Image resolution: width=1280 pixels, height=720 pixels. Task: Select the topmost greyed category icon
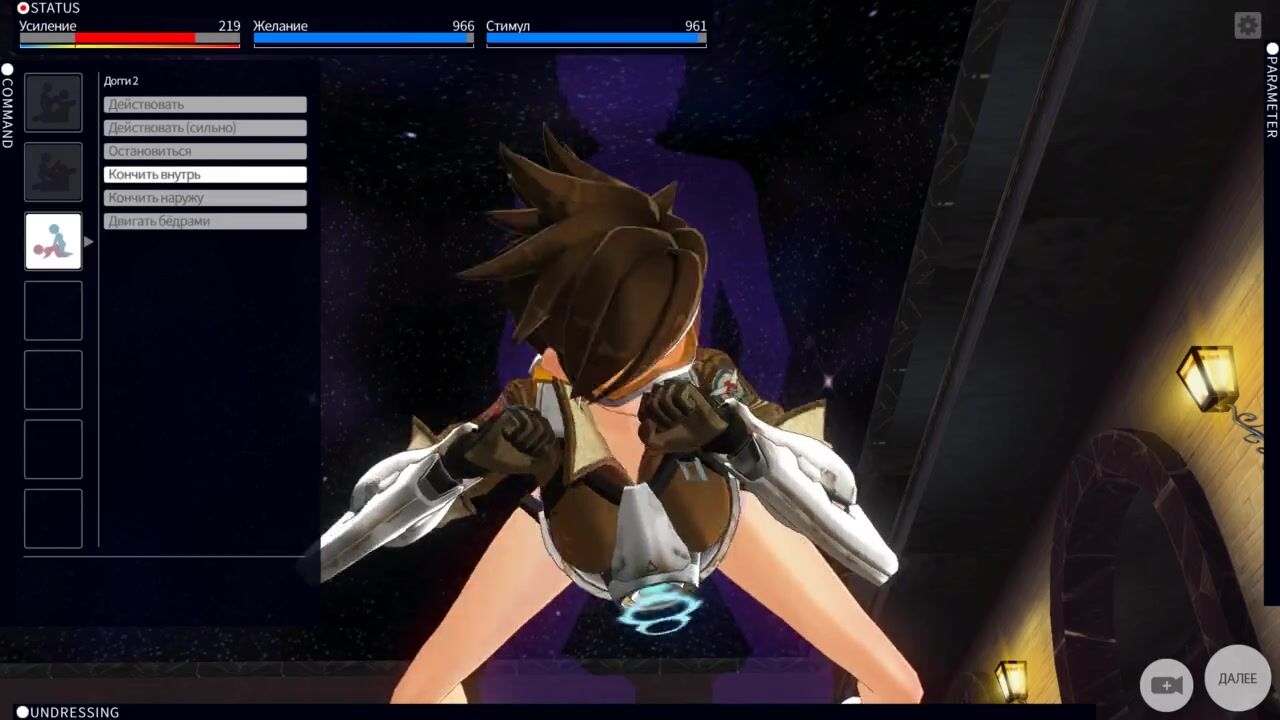[x=53, y=102]
